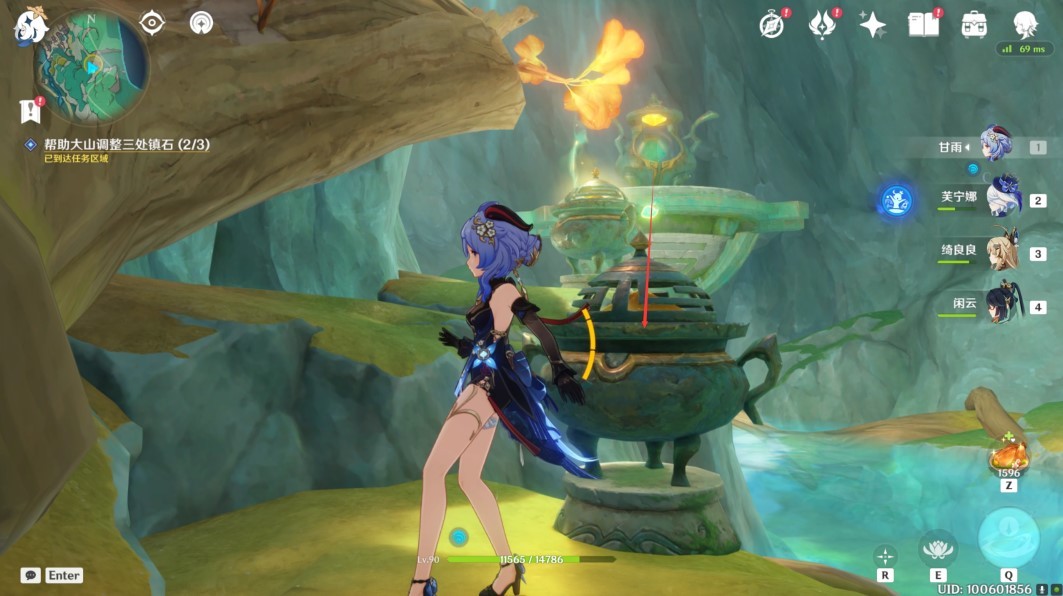Unleash the glowing elemental burst
Viewport: 1063px width, 596px height.
point(1008,538)
